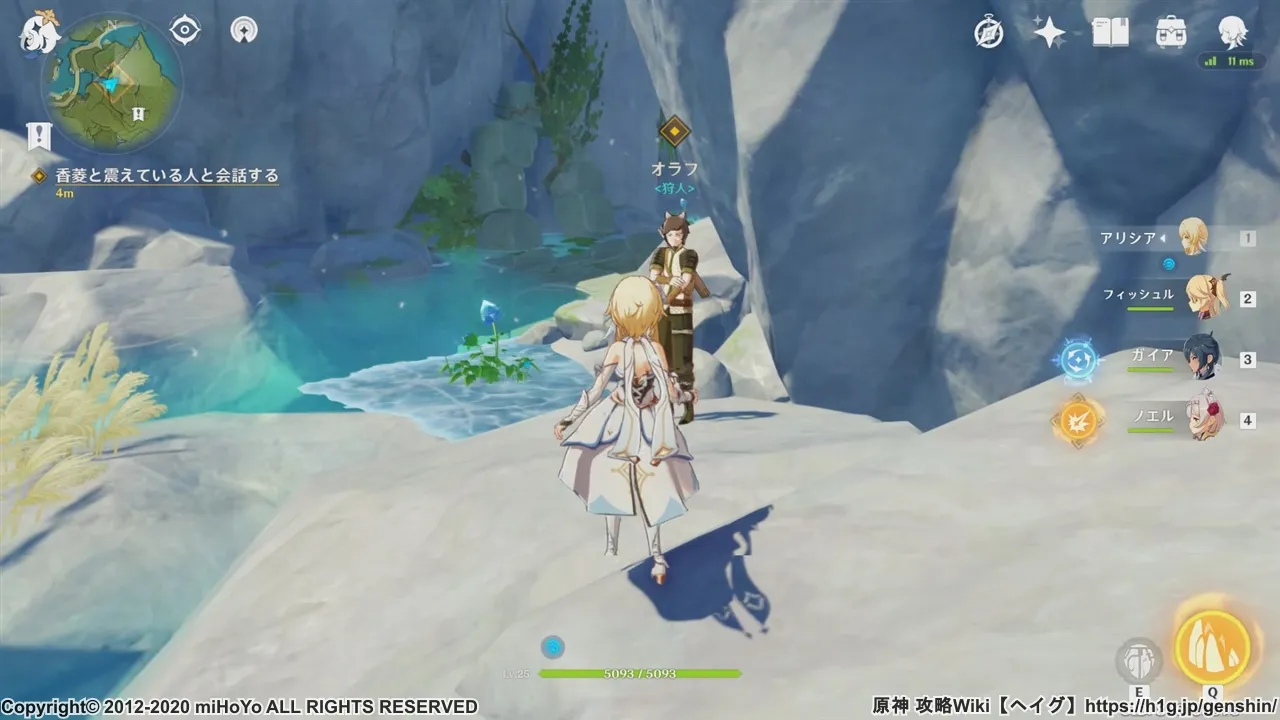
Task: Click ノエル's orange burst-ready icon
Action: point(1077,420)
